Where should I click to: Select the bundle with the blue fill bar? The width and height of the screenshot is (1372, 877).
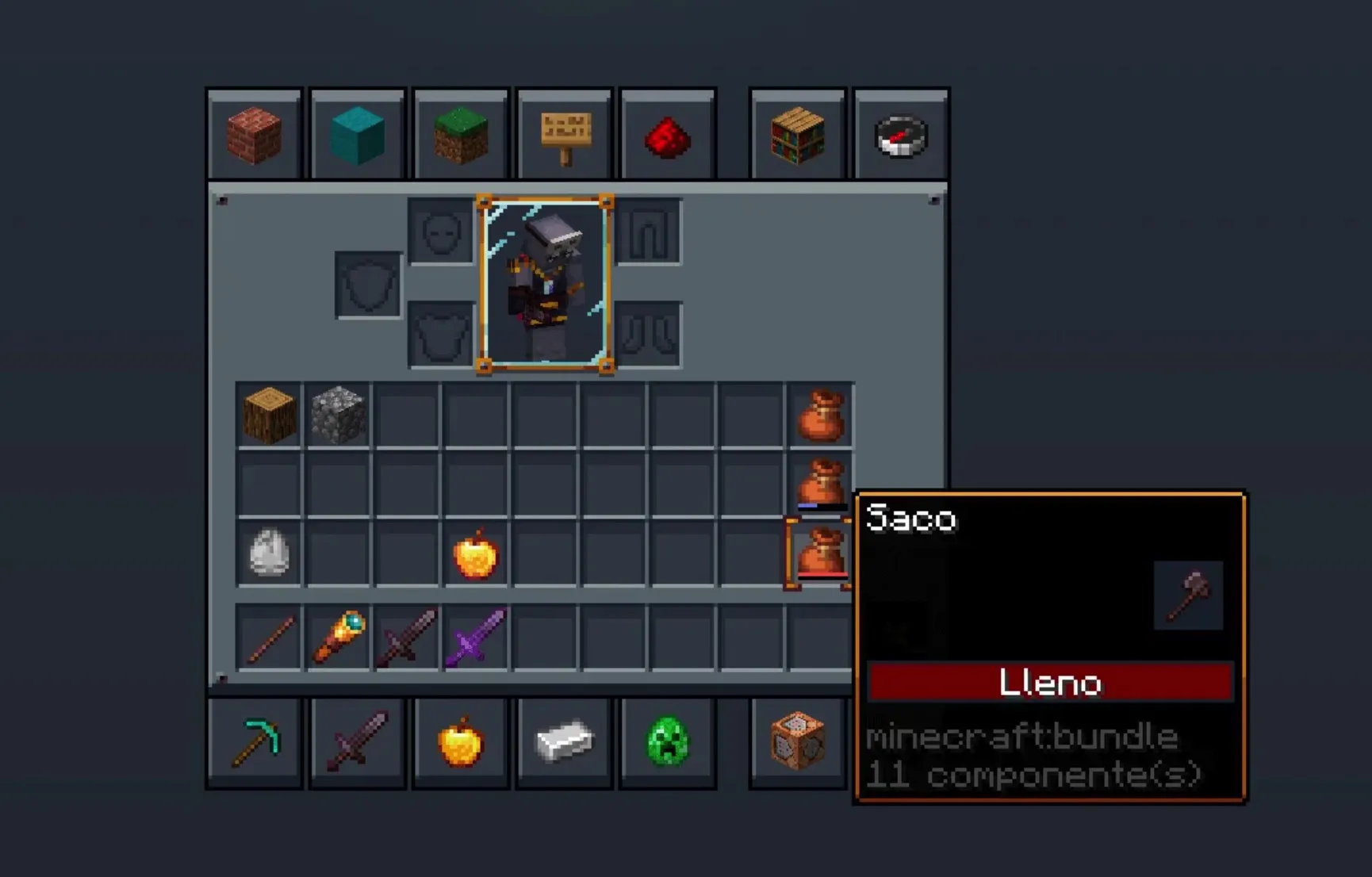(821, 484)
